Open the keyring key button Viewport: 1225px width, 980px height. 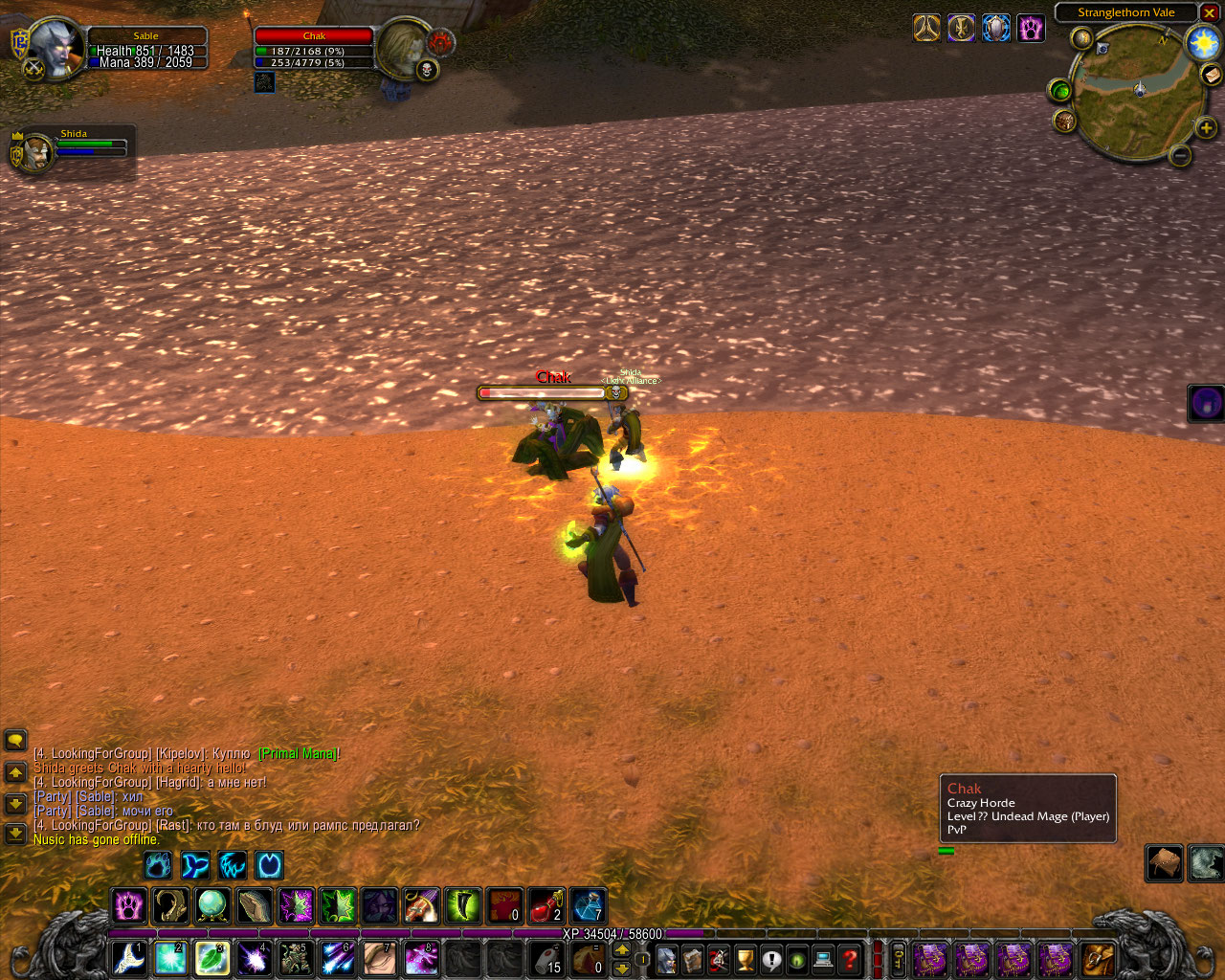899,958
